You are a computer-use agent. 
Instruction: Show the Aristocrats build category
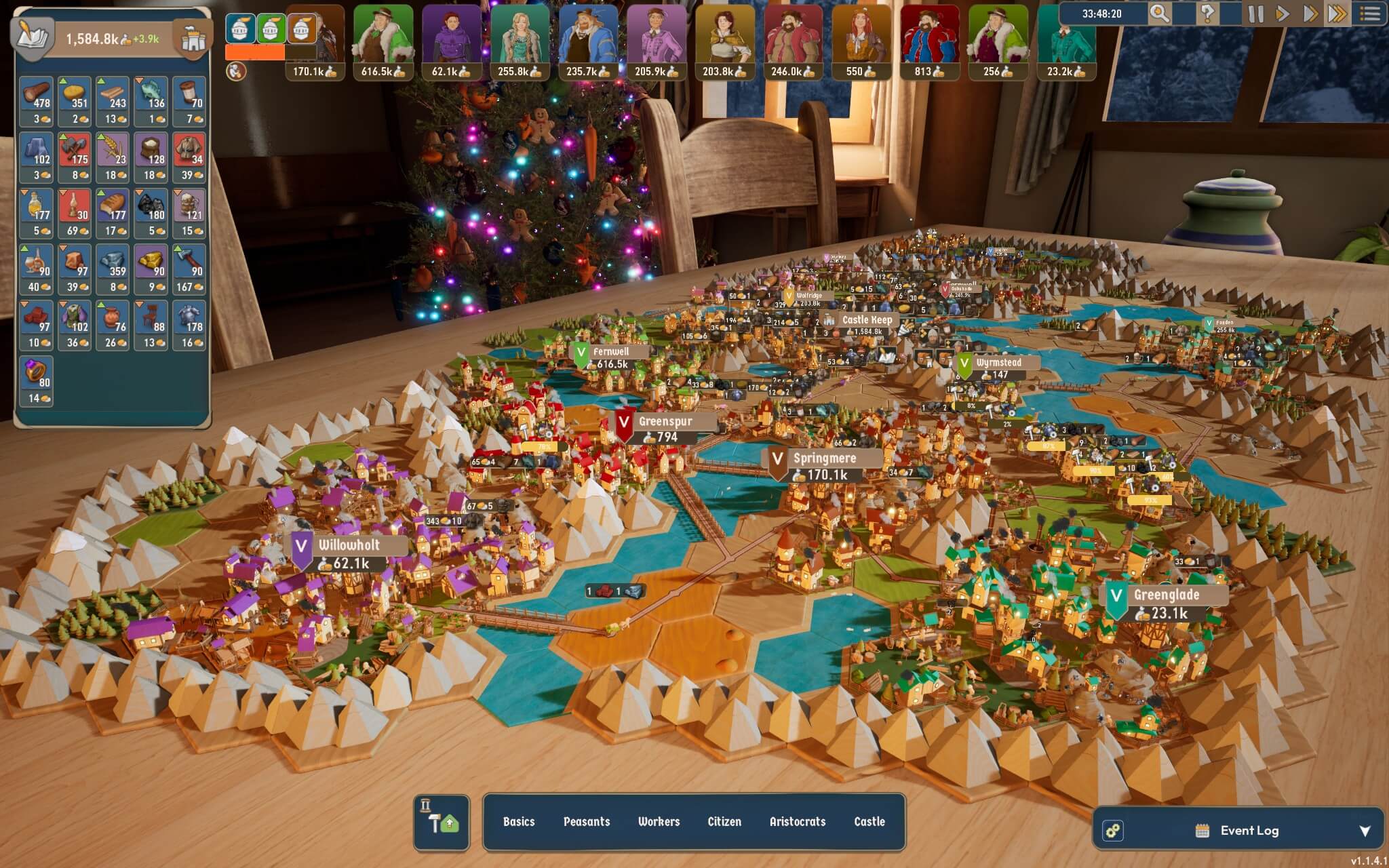(x=797, y=821)
